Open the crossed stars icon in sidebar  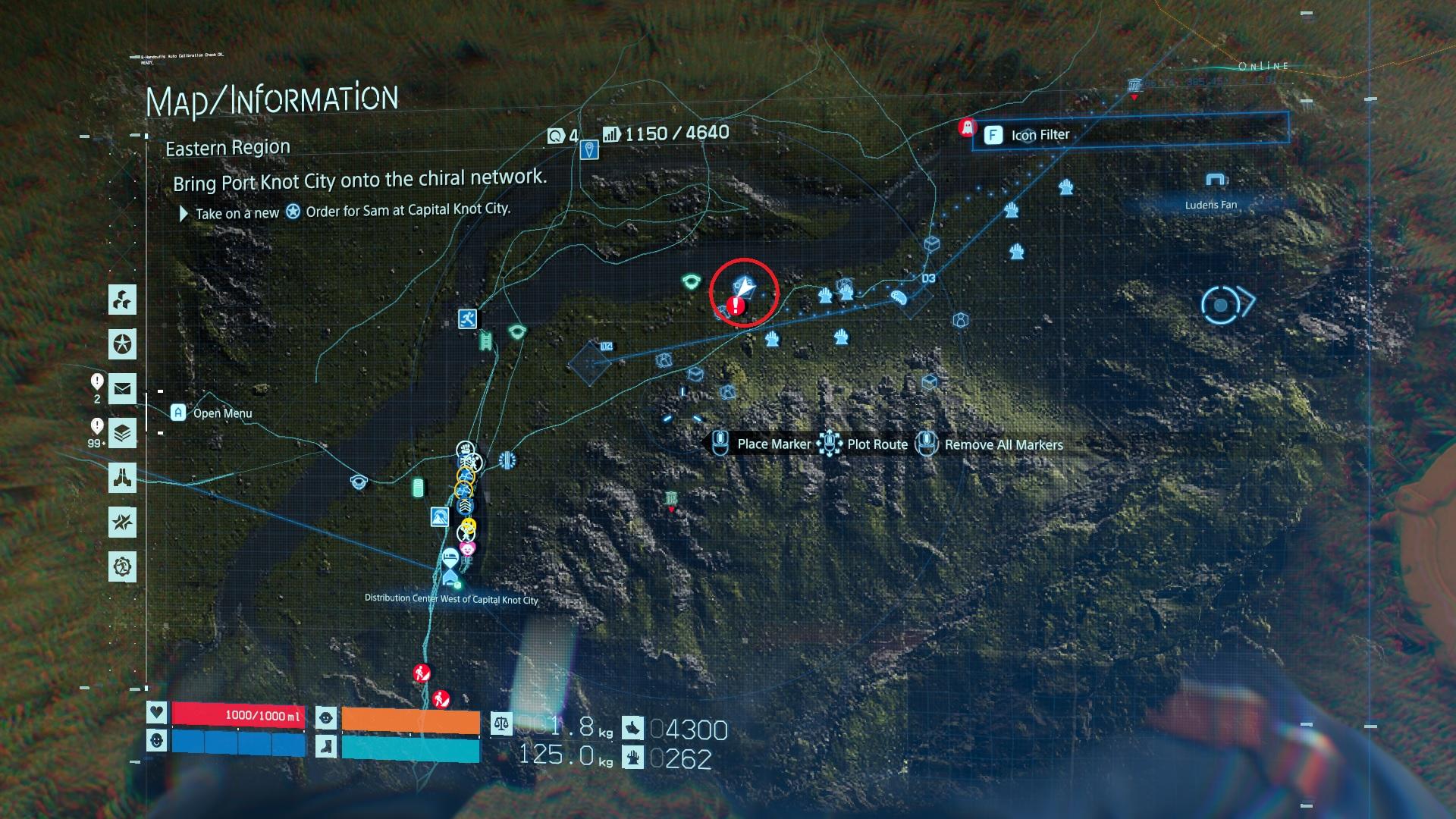tap(122, 522)
